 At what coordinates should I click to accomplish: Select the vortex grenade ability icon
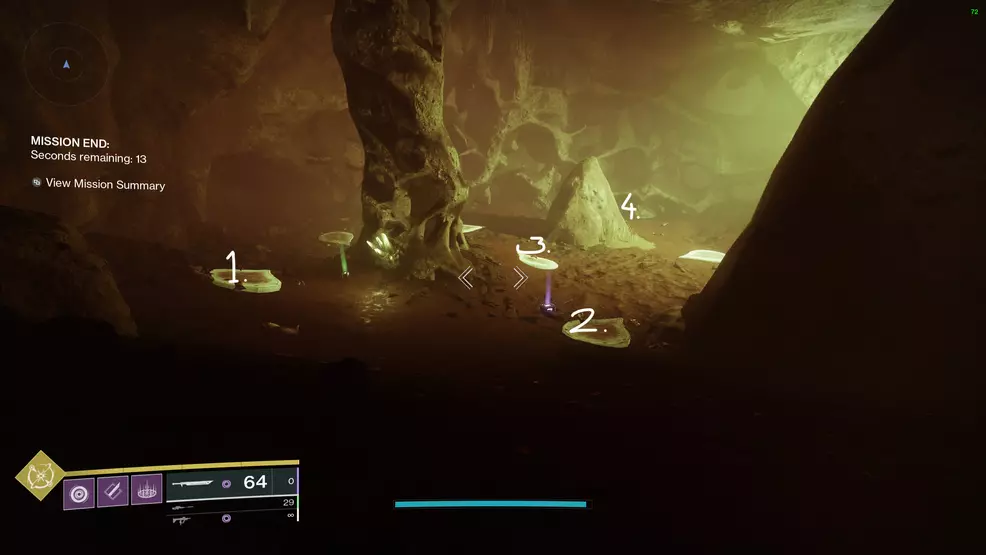pyautogui.click(x=79, y=493)
